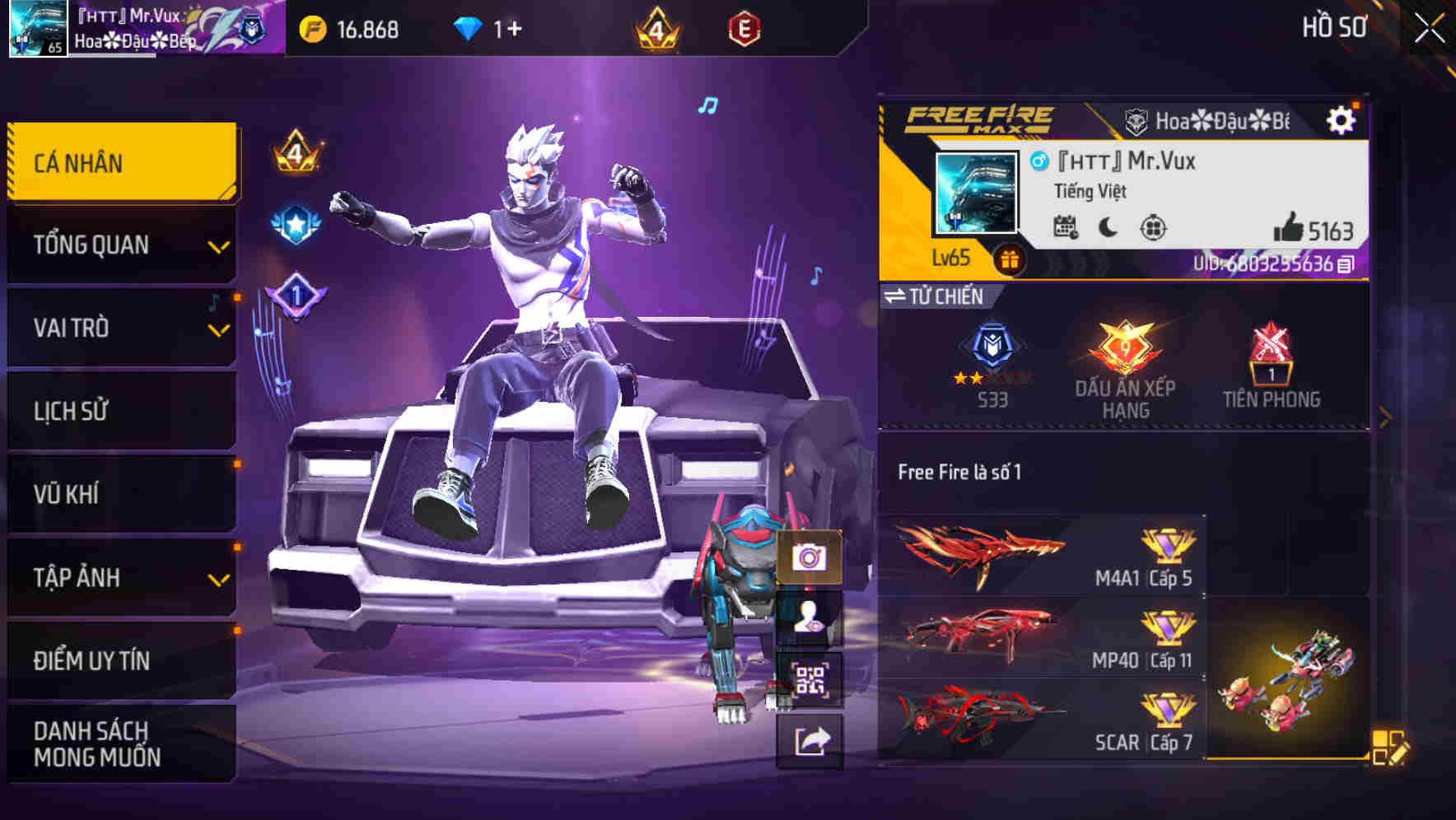Share the profile using the share arrow icon
This screenshot has width=1456, height=820.
[810, 740]
